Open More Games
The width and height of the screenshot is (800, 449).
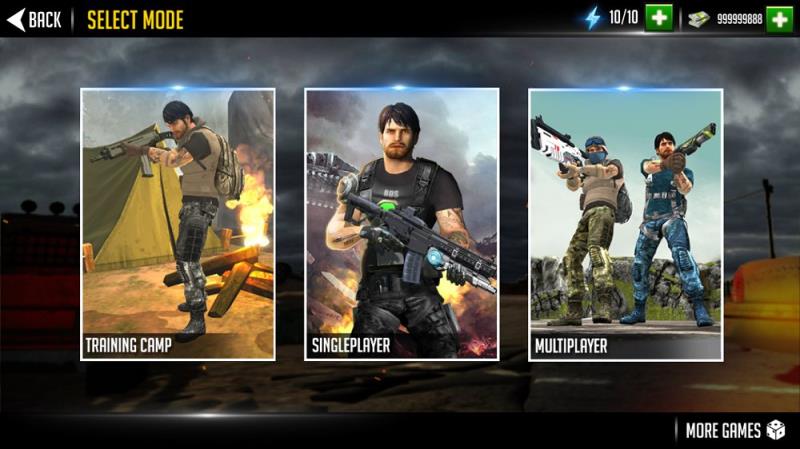(735, 430)
